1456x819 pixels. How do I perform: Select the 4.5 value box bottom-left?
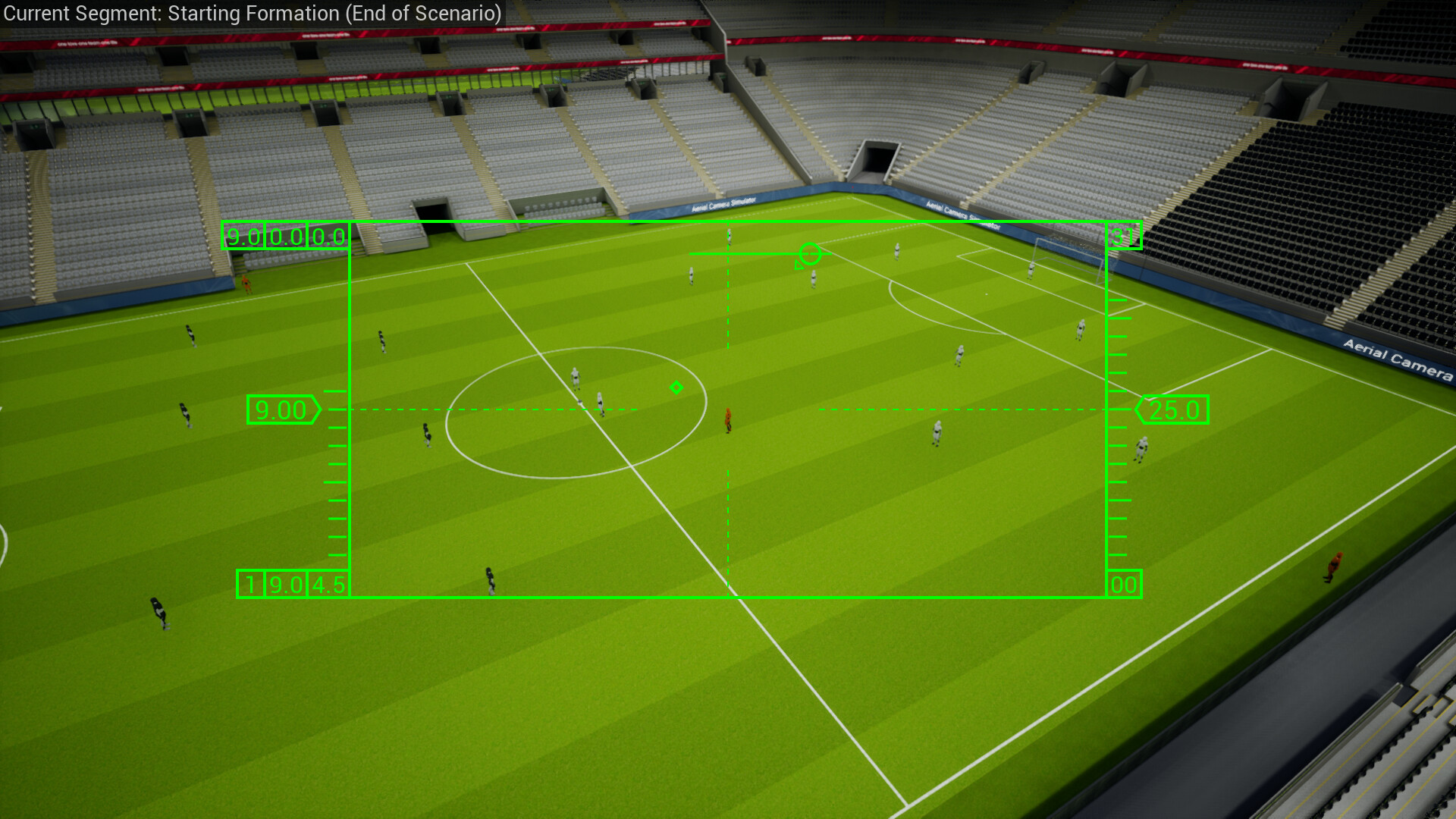coord(328,584)
